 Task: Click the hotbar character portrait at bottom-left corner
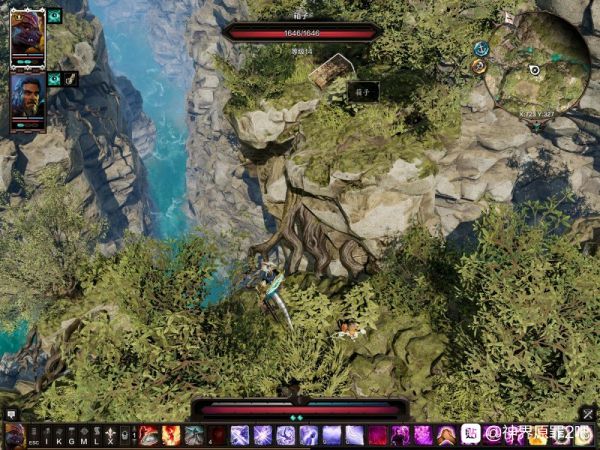click(x=14, y=436)
